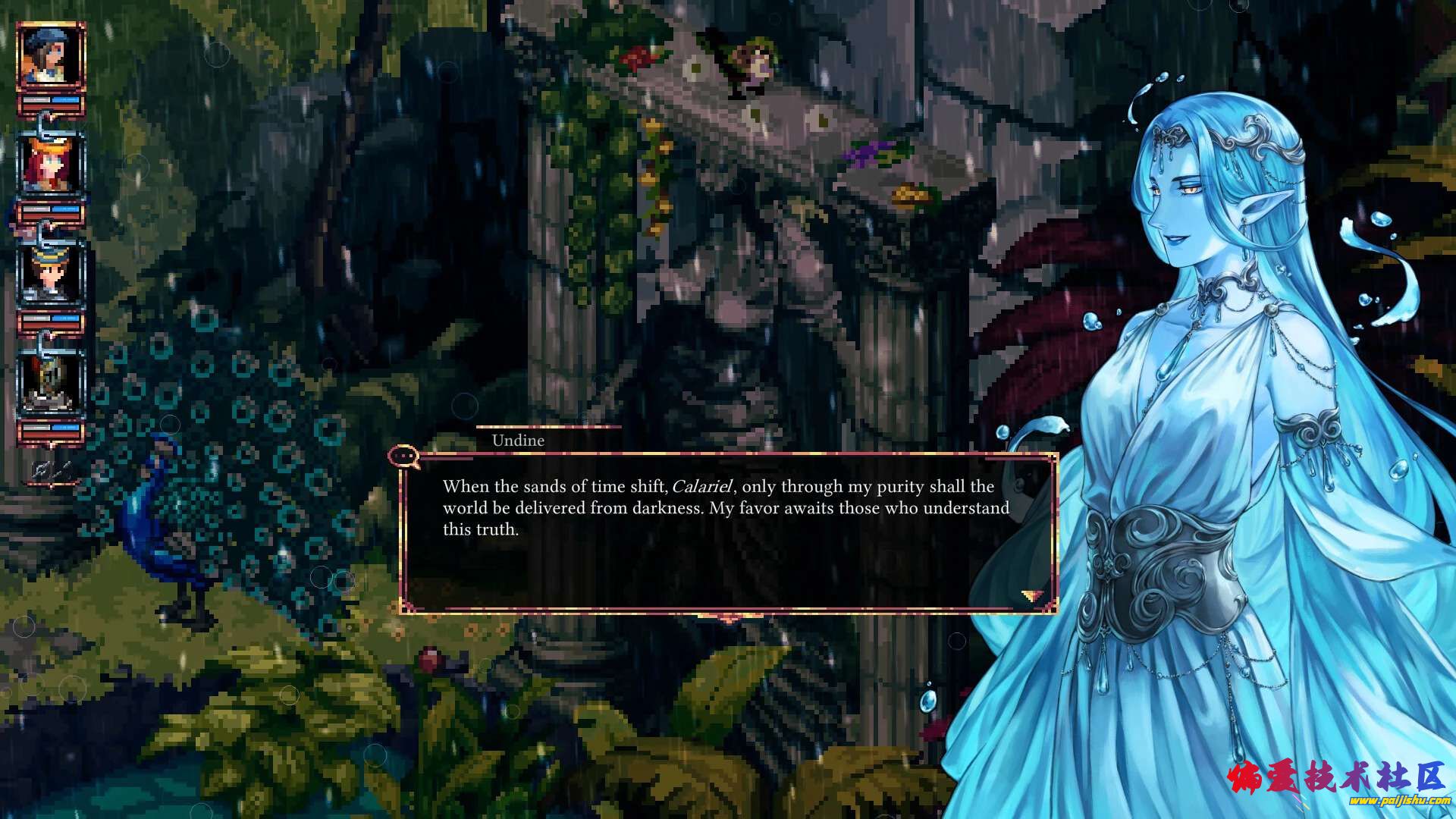
Task: Toggle the crossed weapons icon below portraits
Action: click(50, 471)
